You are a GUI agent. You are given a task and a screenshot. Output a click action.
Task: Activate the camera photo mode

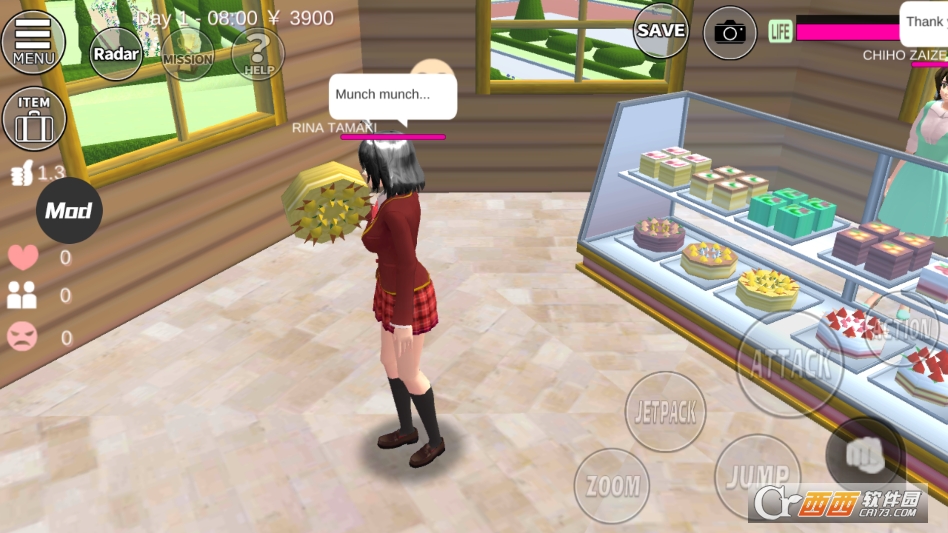click(730, 33)
